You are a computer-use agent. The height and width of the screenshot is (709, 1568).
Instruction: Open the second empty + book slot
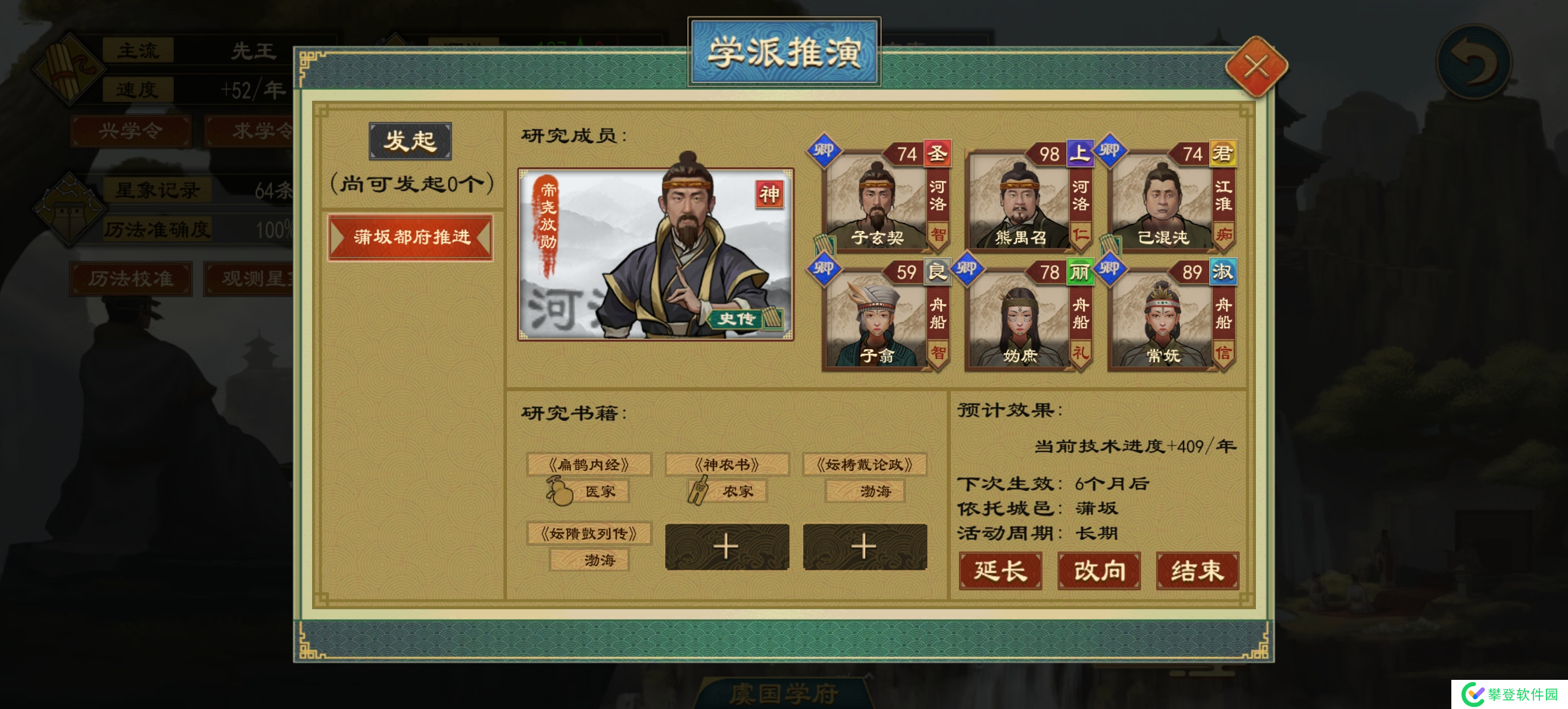click(x=866, y=546)
